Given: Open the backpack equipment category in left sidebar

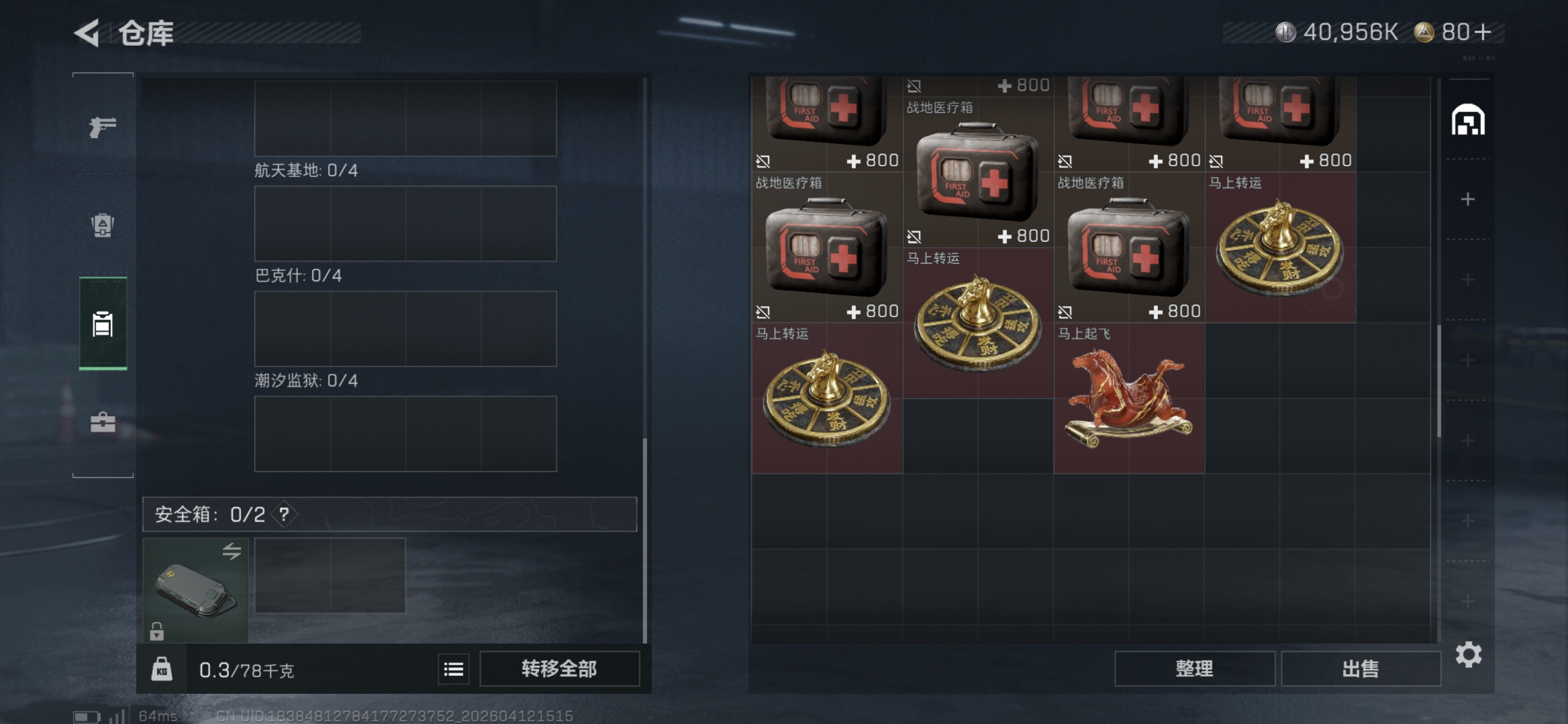Looking at the screenshot, I should pyautogui.click(x=102, y=225).
